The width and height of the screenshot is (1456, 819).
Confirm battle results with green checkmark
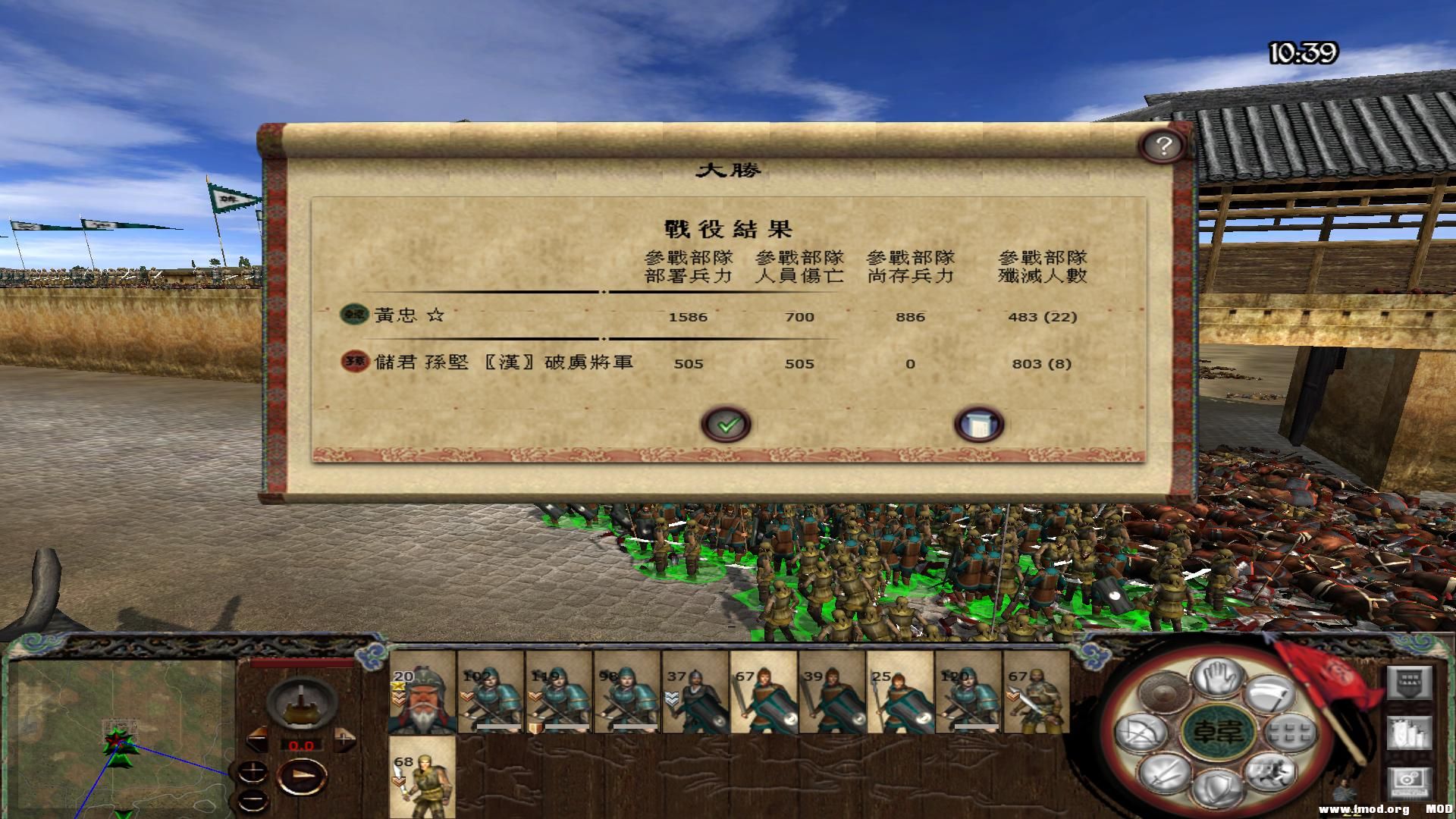[726, 424]
